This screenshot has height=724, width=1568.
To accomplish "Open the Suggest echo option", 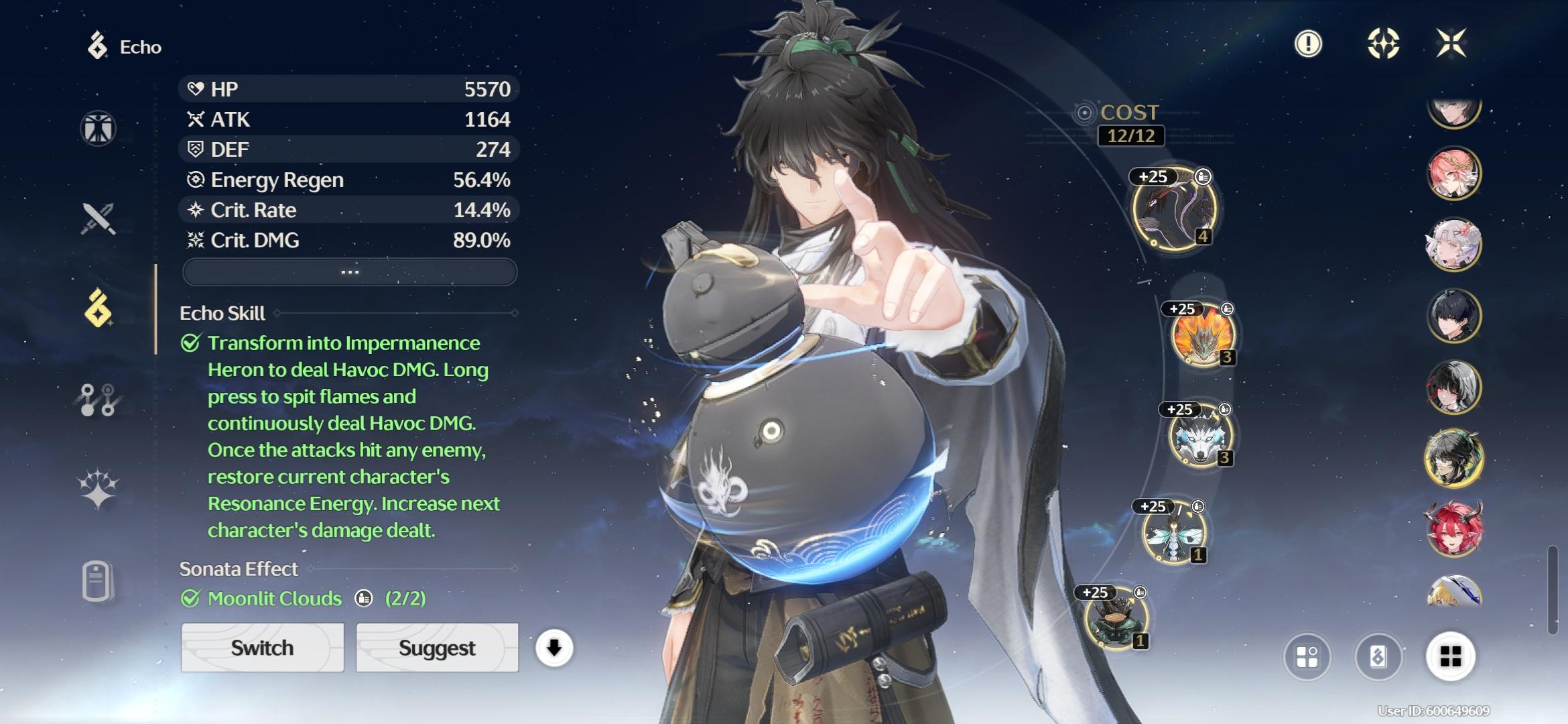I will 437,648.
